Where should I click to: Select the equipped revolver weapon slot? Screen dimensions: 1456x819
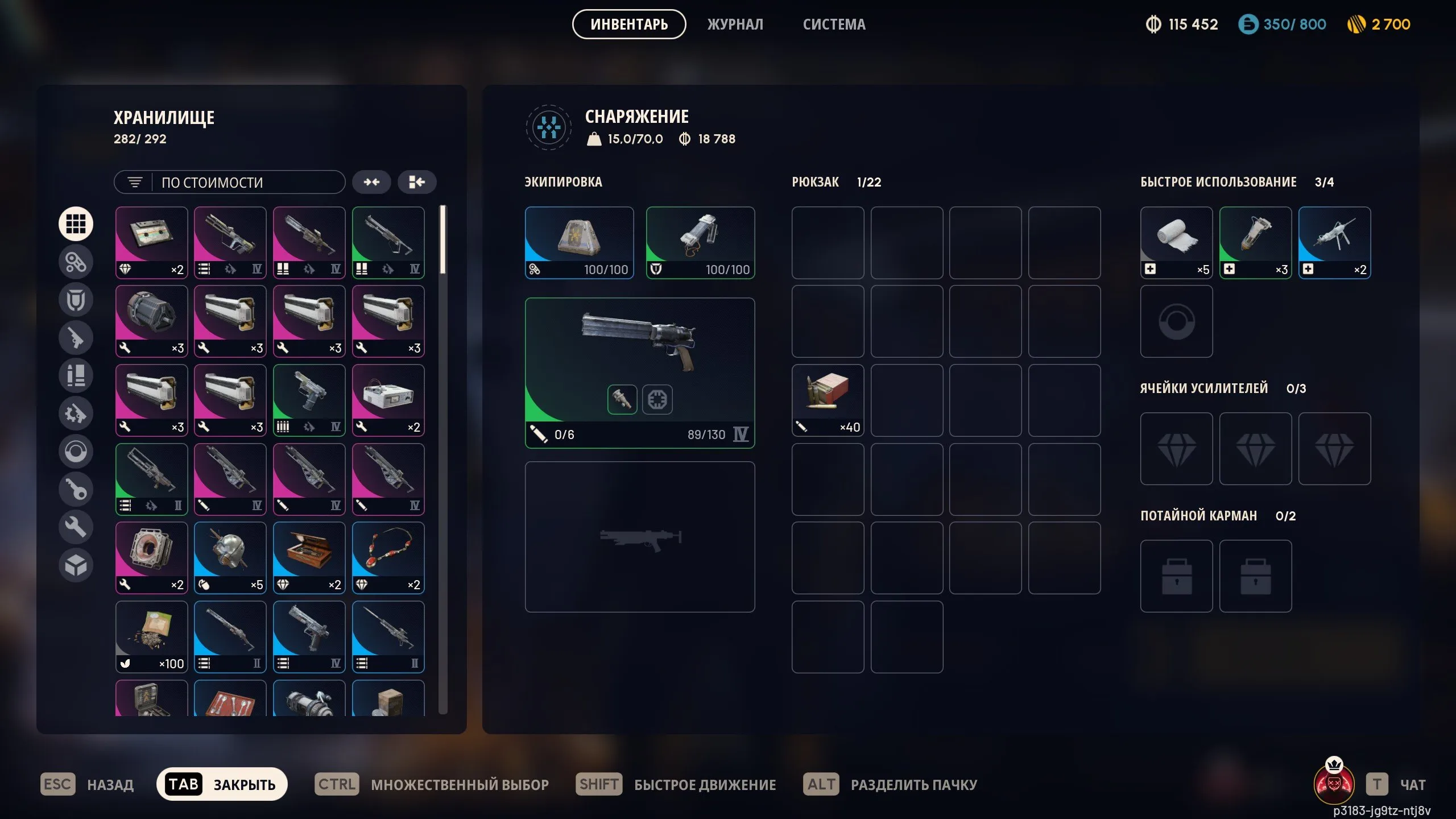(639, 373)
